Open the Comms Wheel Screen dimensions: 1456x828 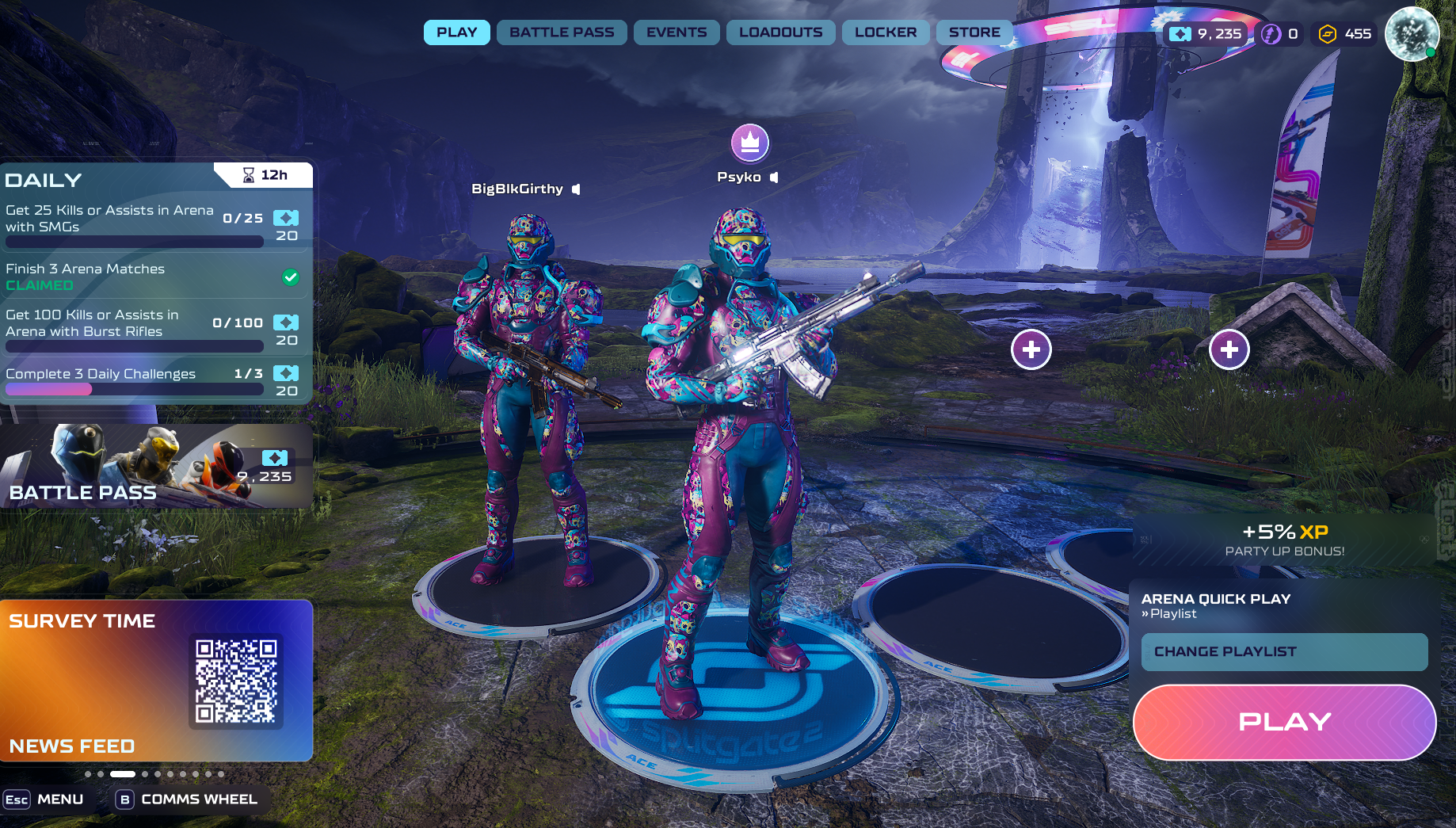[187, 799]
